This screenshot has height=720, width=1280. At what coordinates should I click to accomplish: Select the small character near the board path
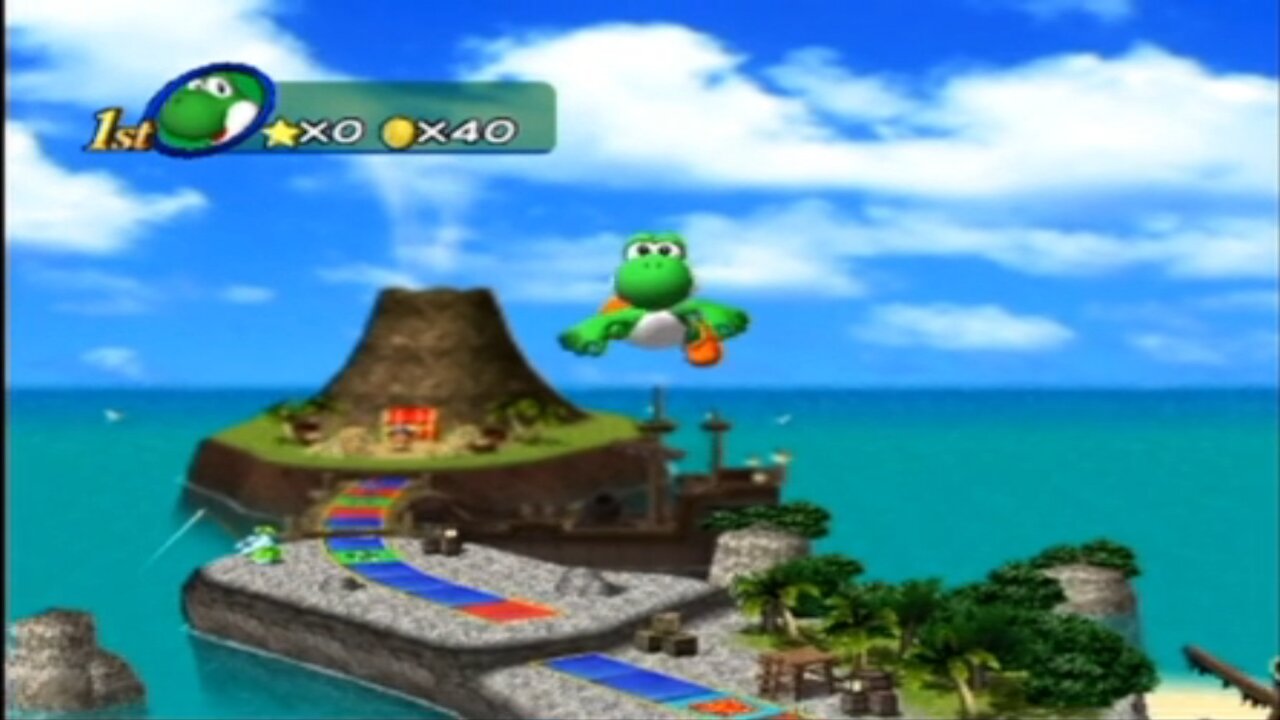262,545
